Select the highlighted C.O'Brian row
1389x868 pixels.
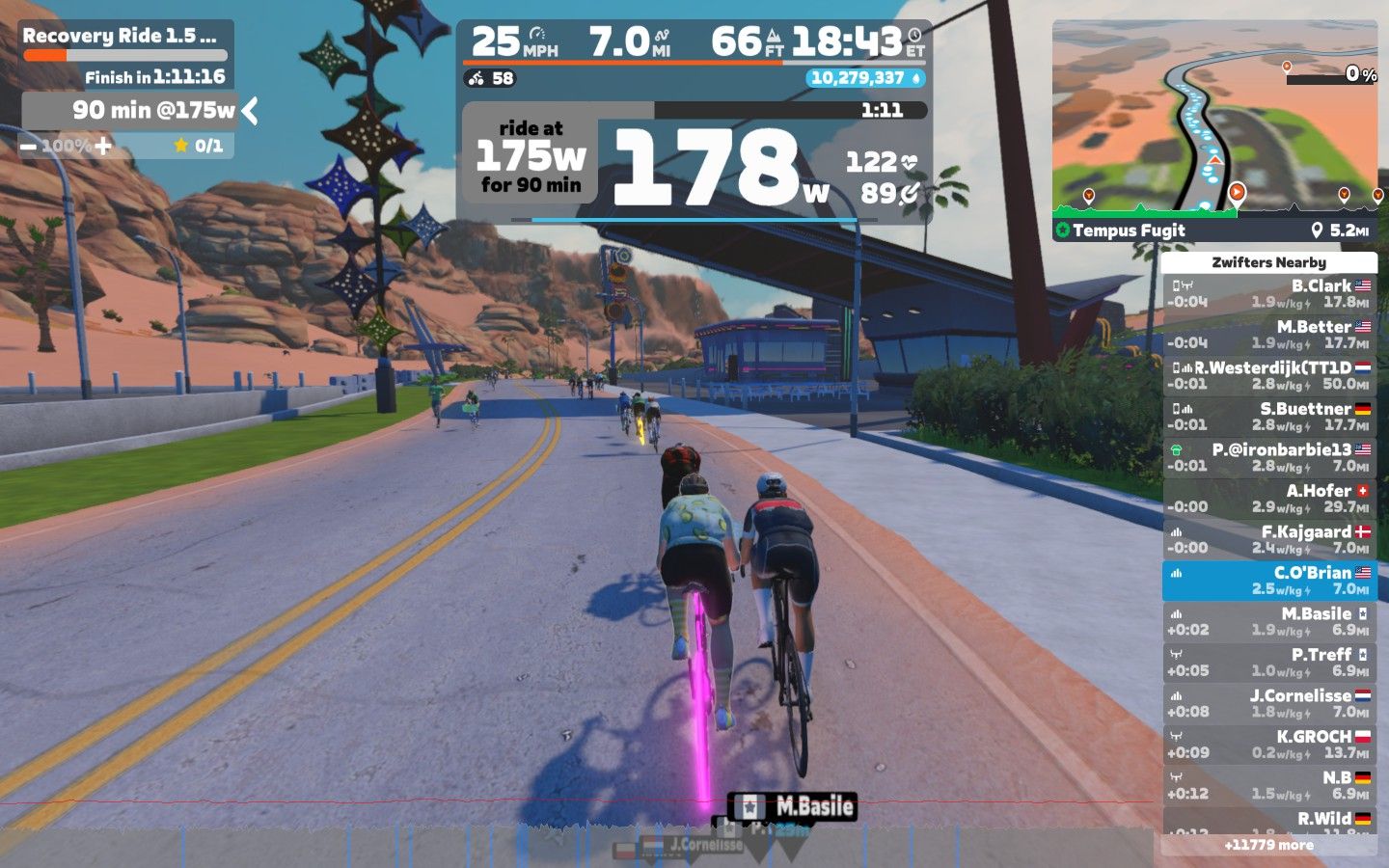point(1268,581)
